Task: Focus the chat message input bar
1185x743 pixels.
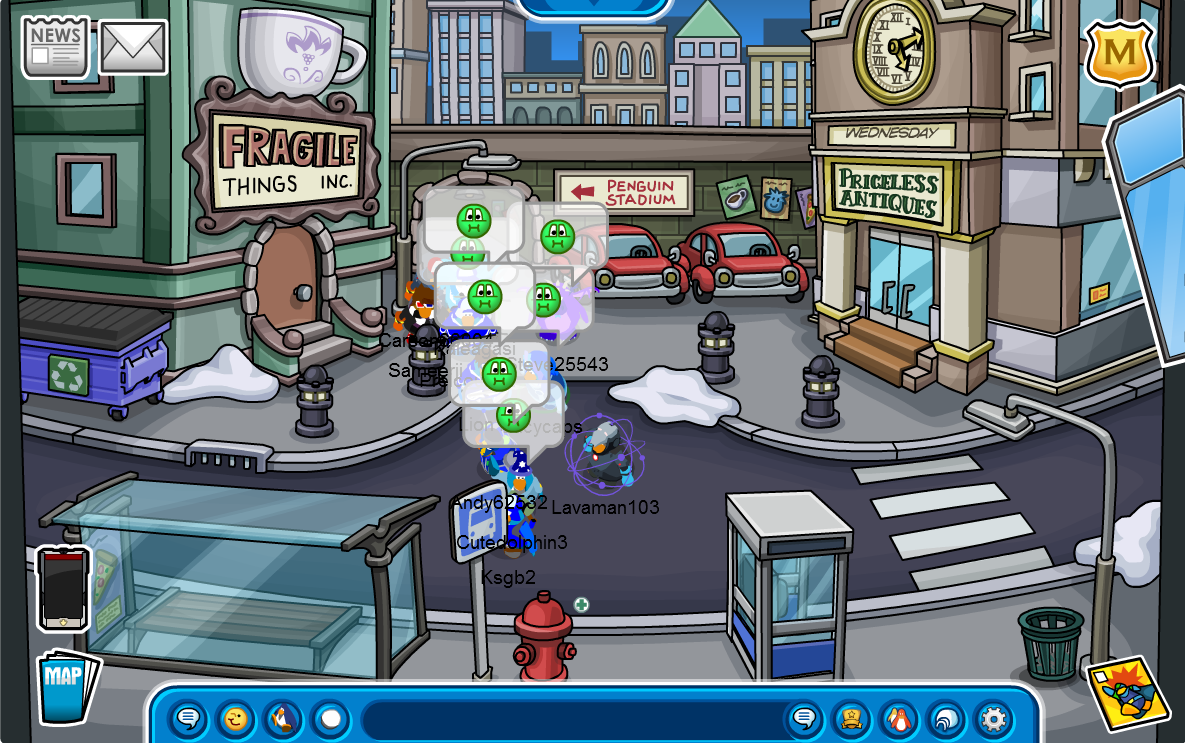Action: pyautogui.click(x=570, y=719)
